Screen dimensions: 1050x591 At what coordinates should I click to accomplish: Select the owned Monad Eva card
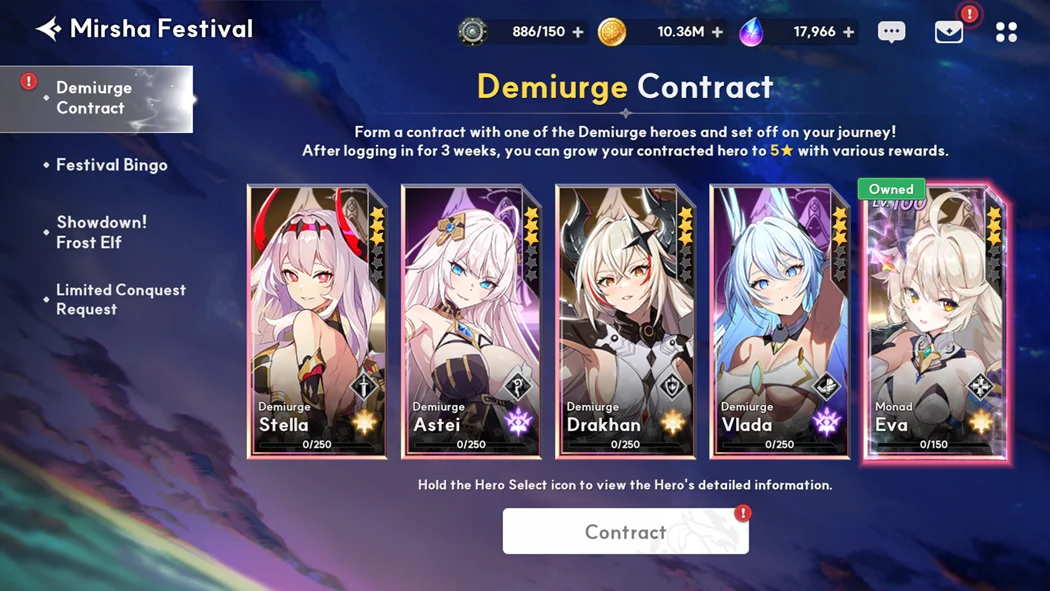[935, 321]
